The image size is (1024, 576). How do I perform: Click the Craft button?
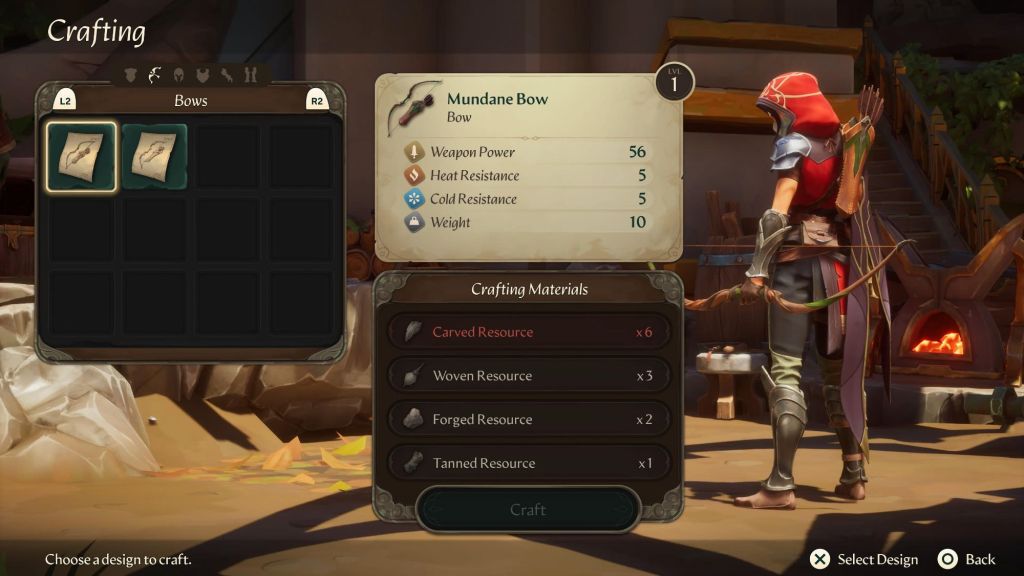point(527,510)
